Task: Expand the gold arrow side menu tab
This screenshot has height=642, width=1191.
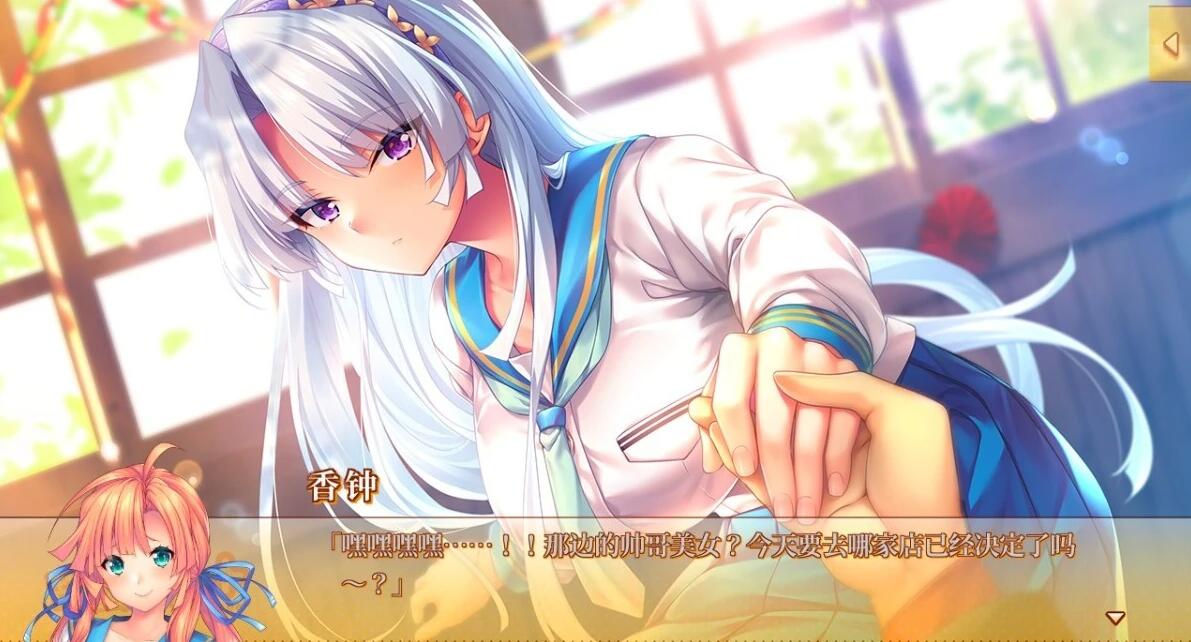Action: pyautogui.click(x=1169, y=43)
